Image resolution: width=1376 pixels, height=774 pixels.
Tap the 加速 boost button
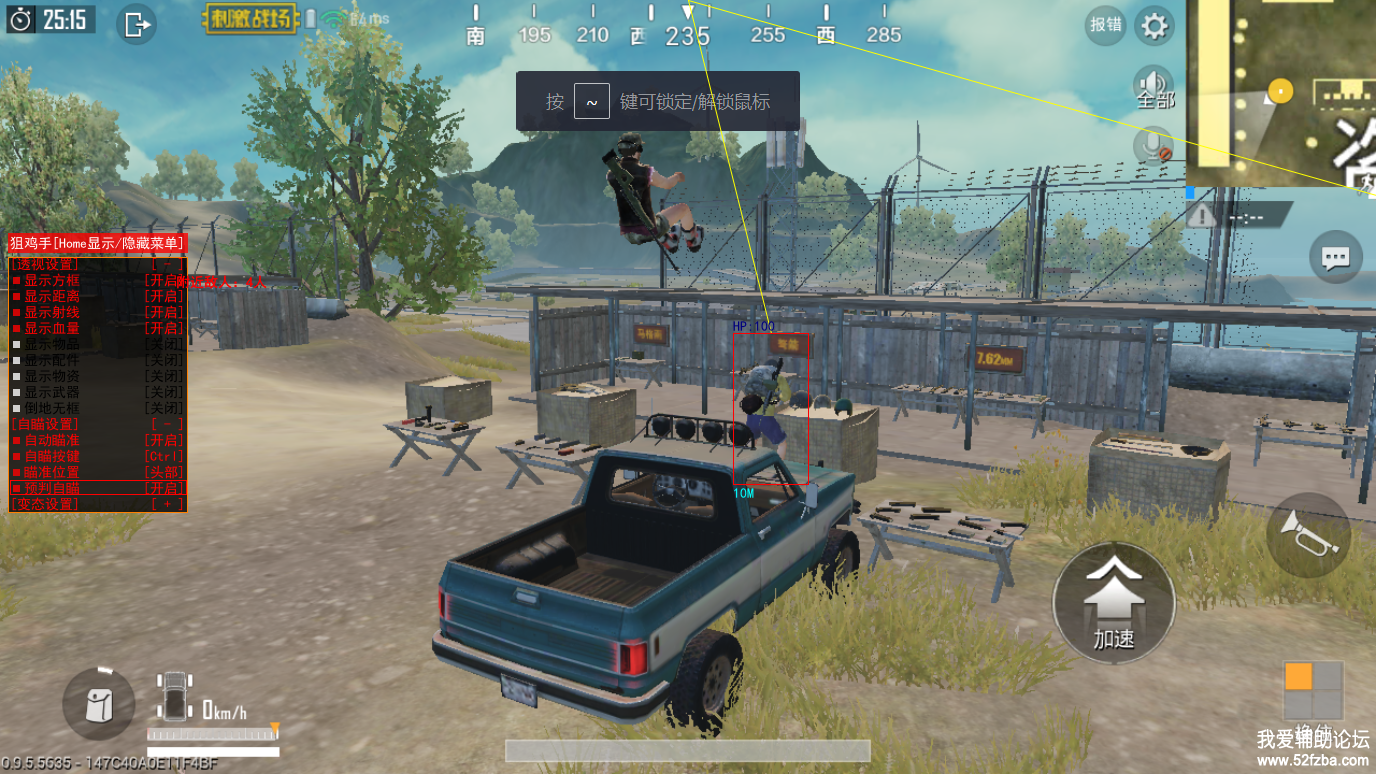[x=1114, y=601]
